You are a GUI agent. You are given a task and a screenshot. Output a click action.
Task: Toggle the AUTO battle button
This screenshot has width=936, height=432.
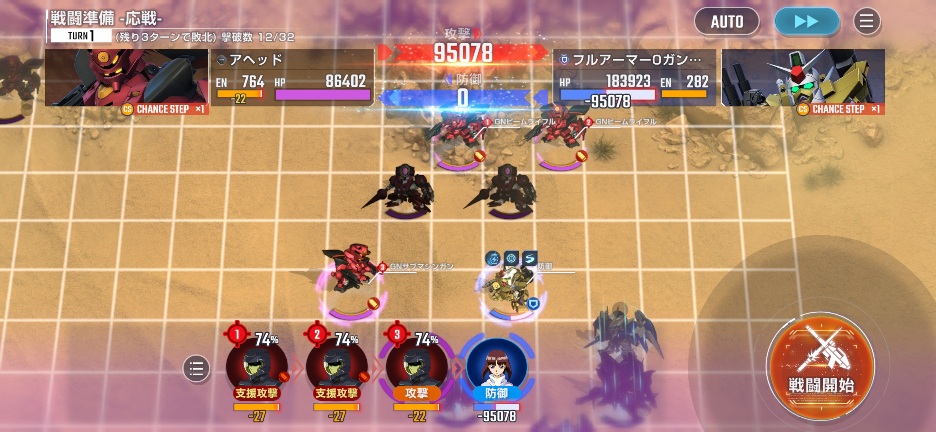(726, 21)
